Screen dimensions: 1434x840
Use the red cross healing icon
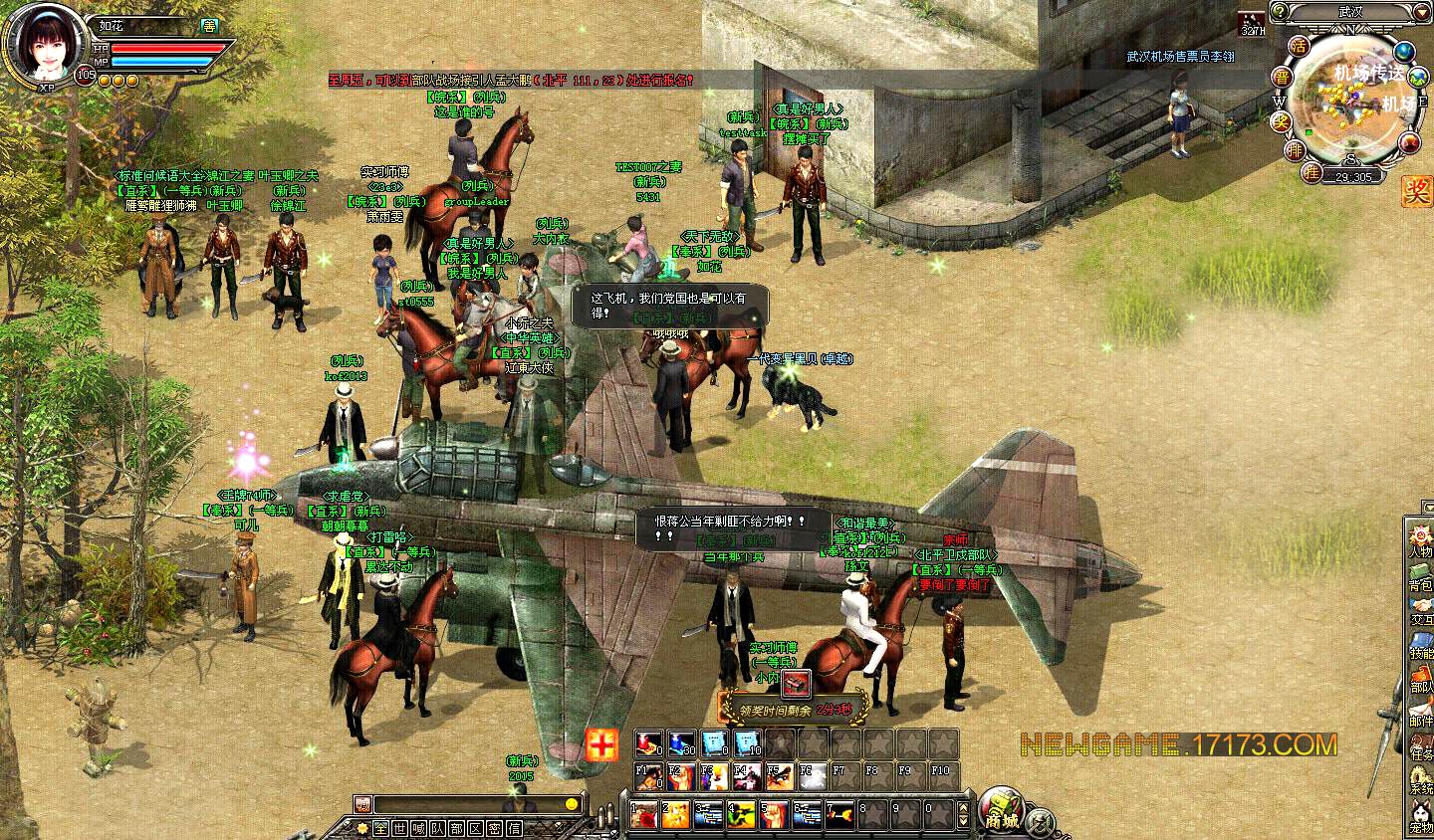(600, 743)
